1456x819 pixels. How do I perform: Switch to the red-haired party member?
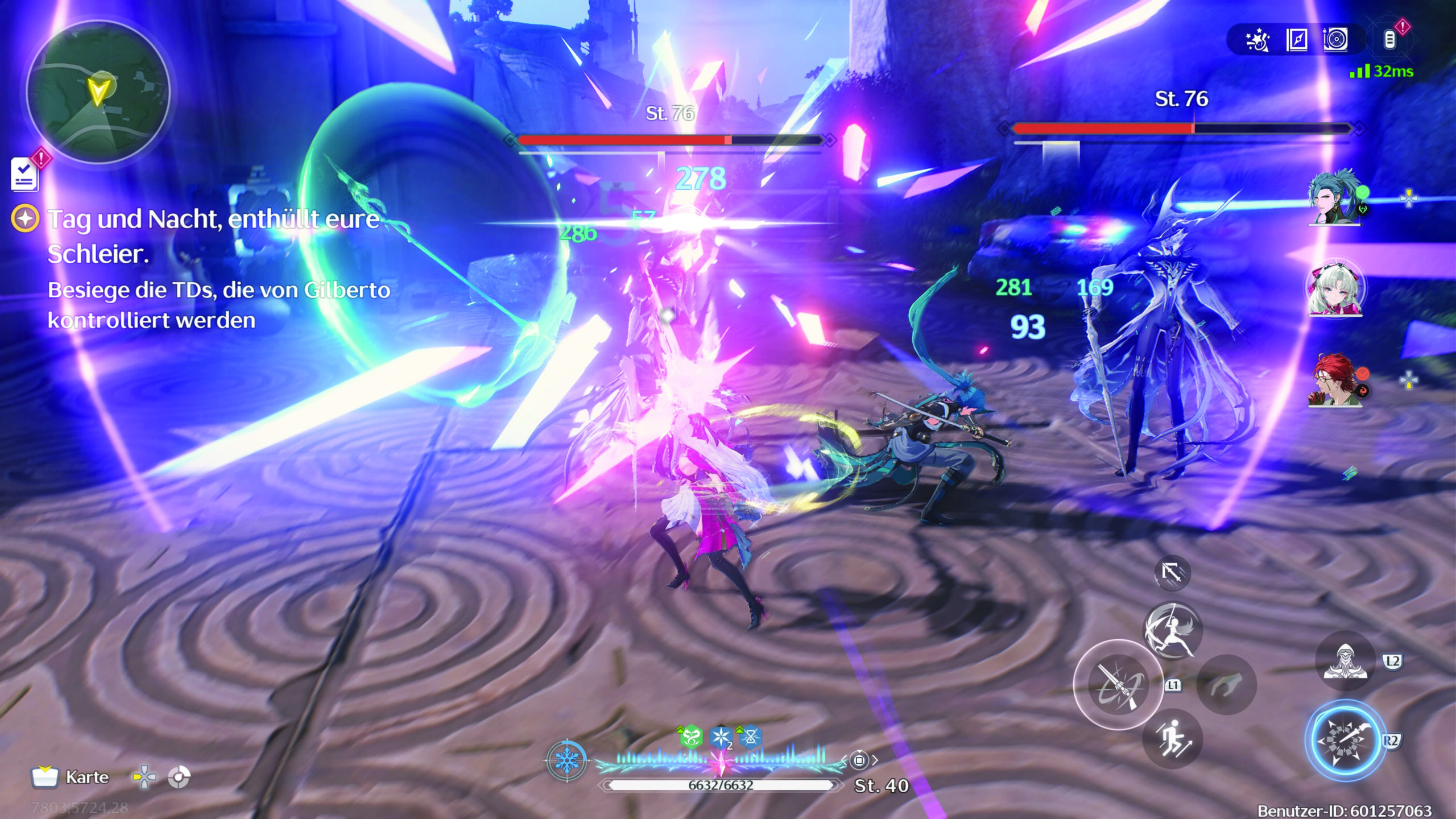point(1334,379)
